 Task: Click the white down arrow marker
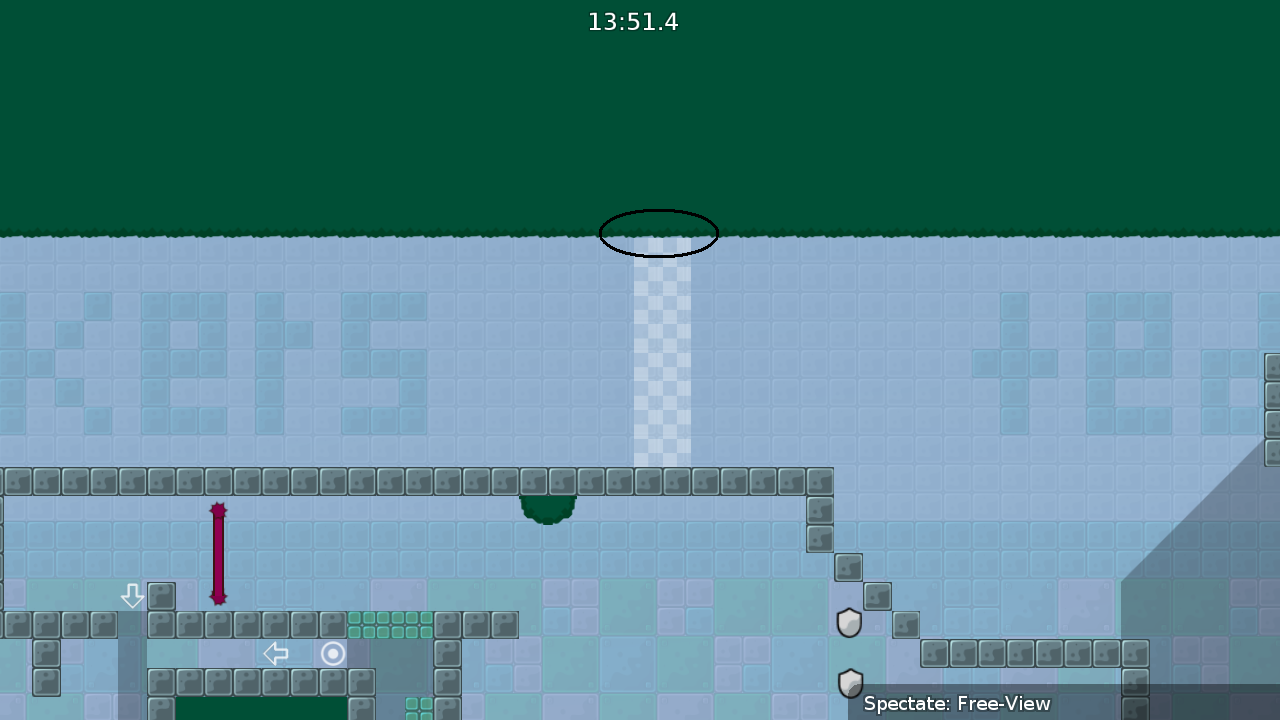133,596
